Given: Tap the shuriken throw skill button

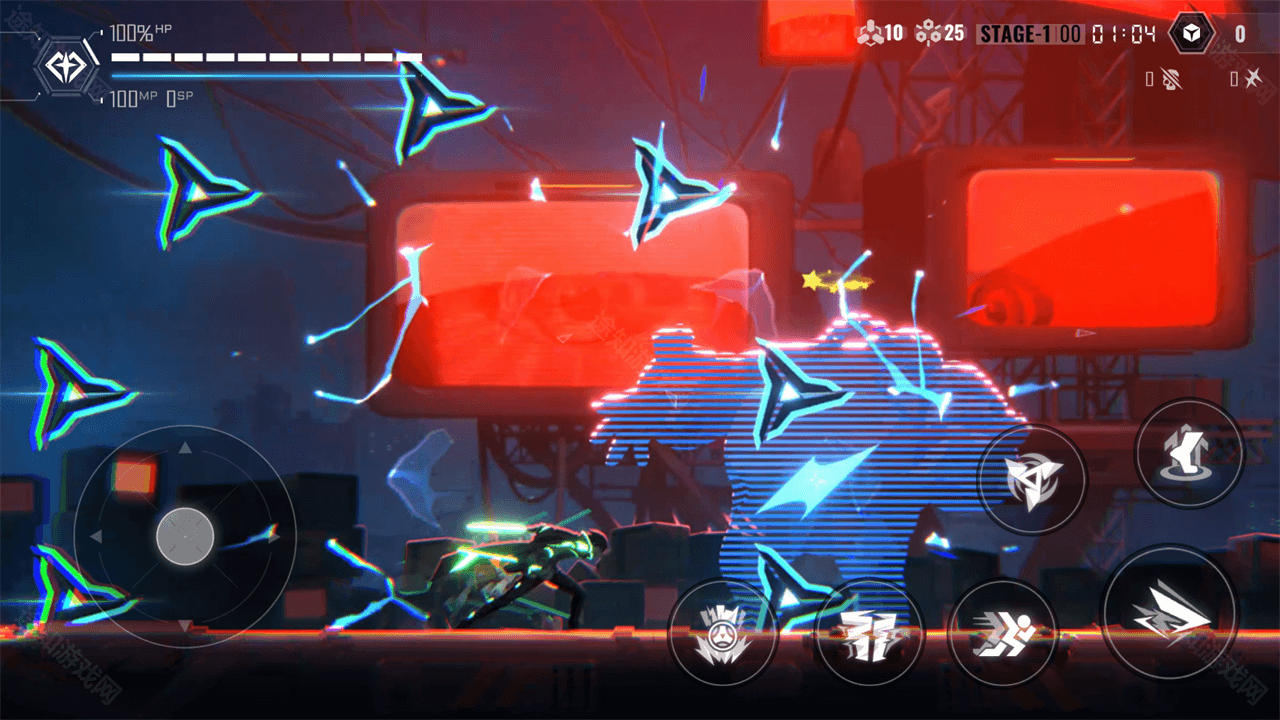Looking at the screenshot, I should pyautogui.click(x=1031, y=479).
